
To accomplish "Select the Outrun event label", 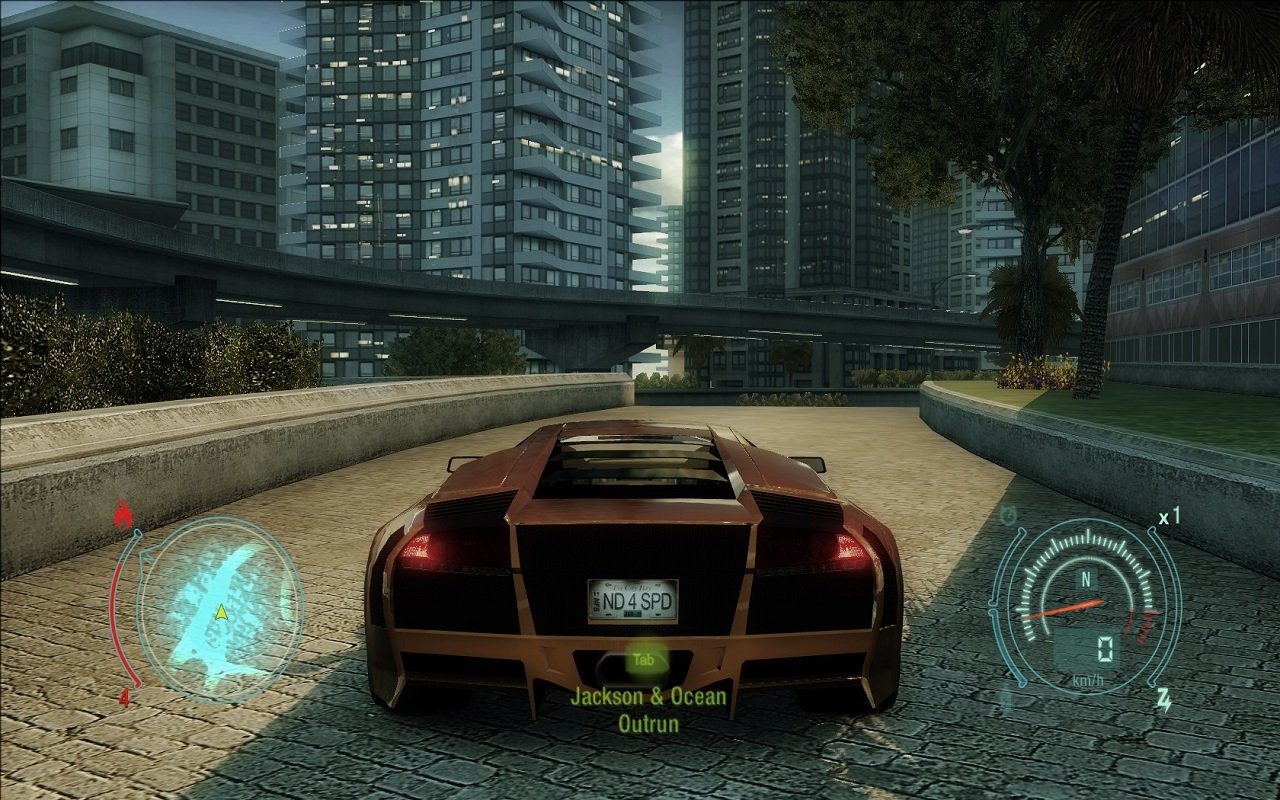I will (x=648, y=722).
